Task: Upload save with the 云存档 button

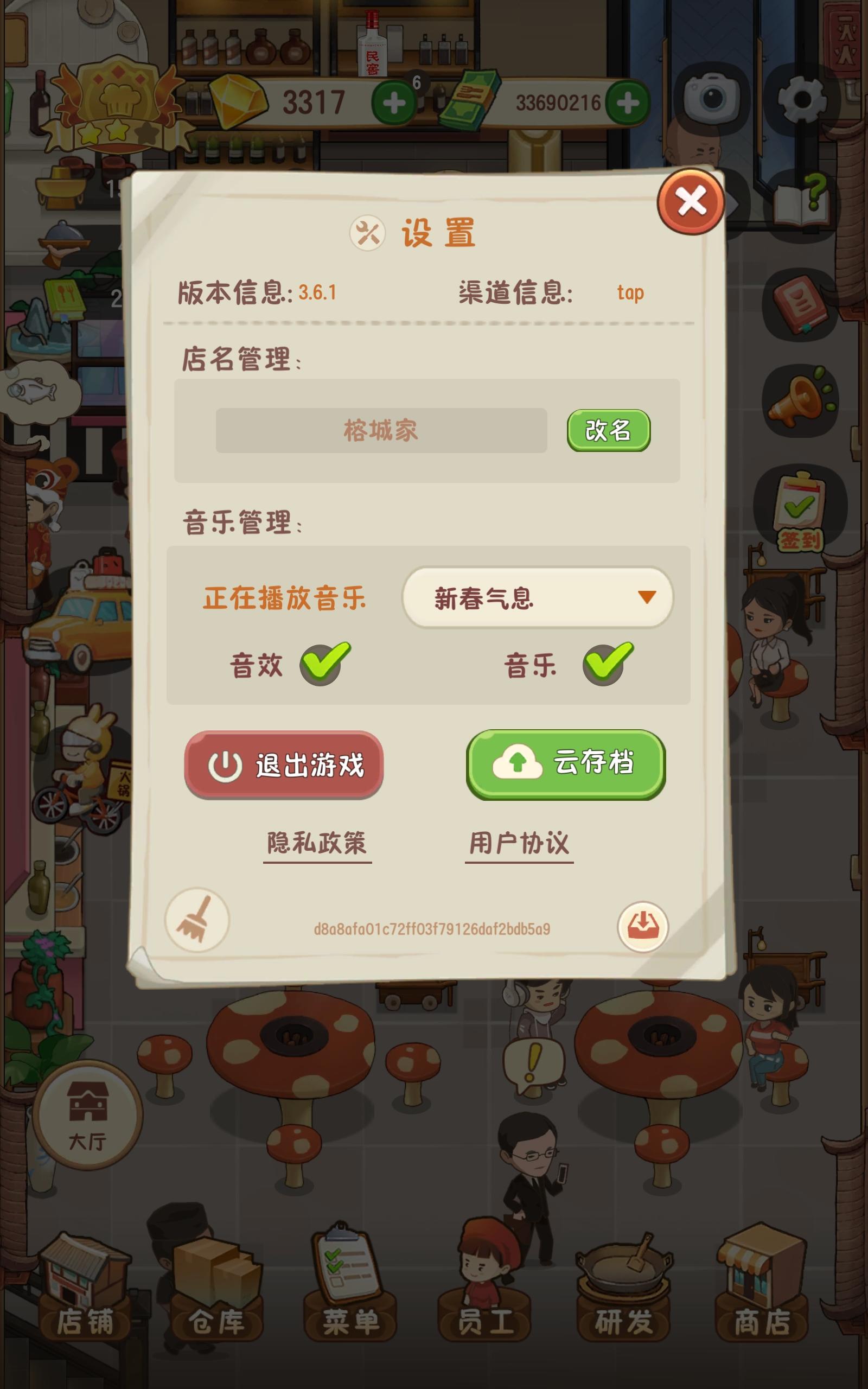Action: click(564, 765)
